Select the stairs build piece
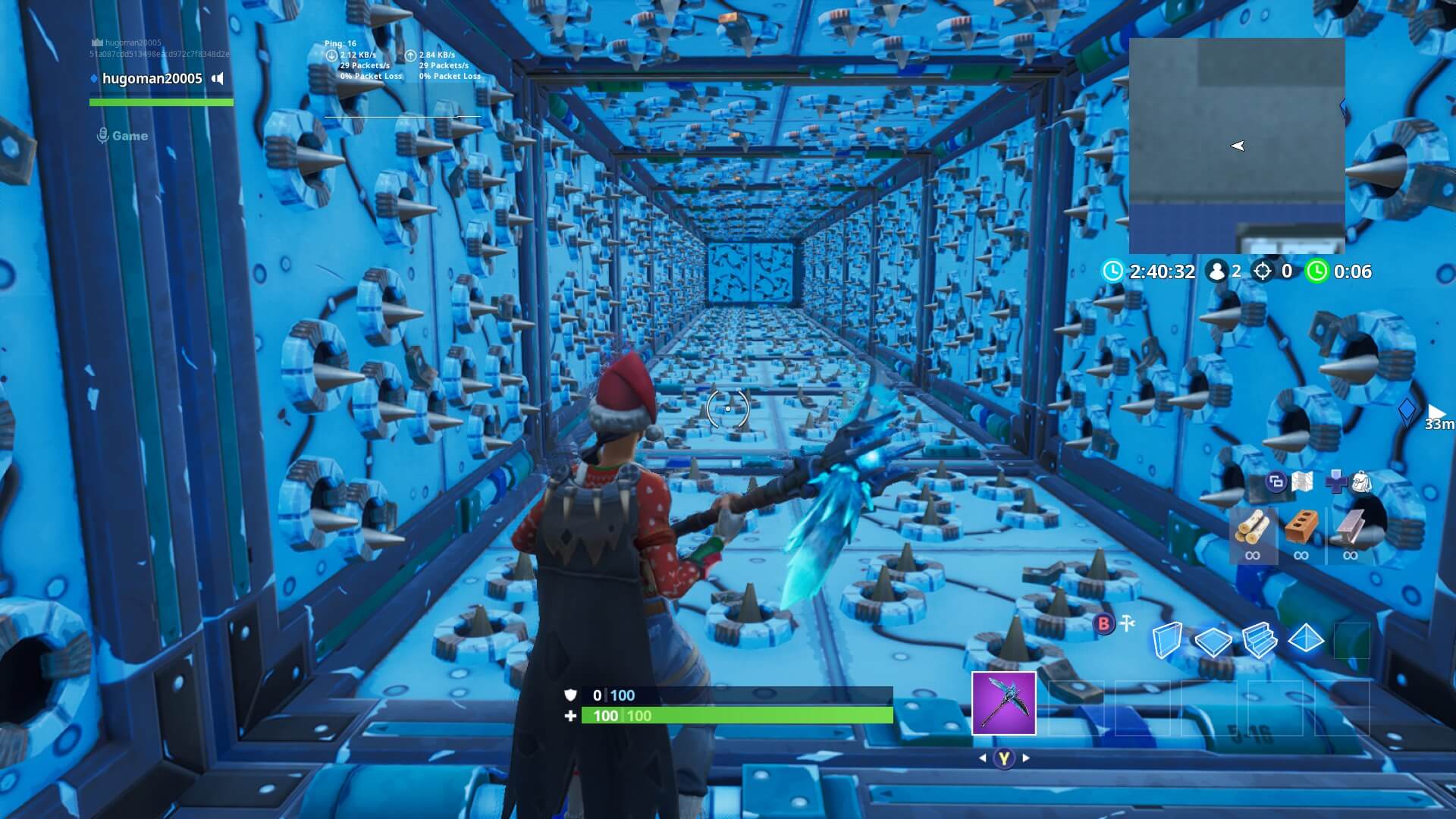1456x819 pixels. pyautogui.click(x=1263, y=639)
